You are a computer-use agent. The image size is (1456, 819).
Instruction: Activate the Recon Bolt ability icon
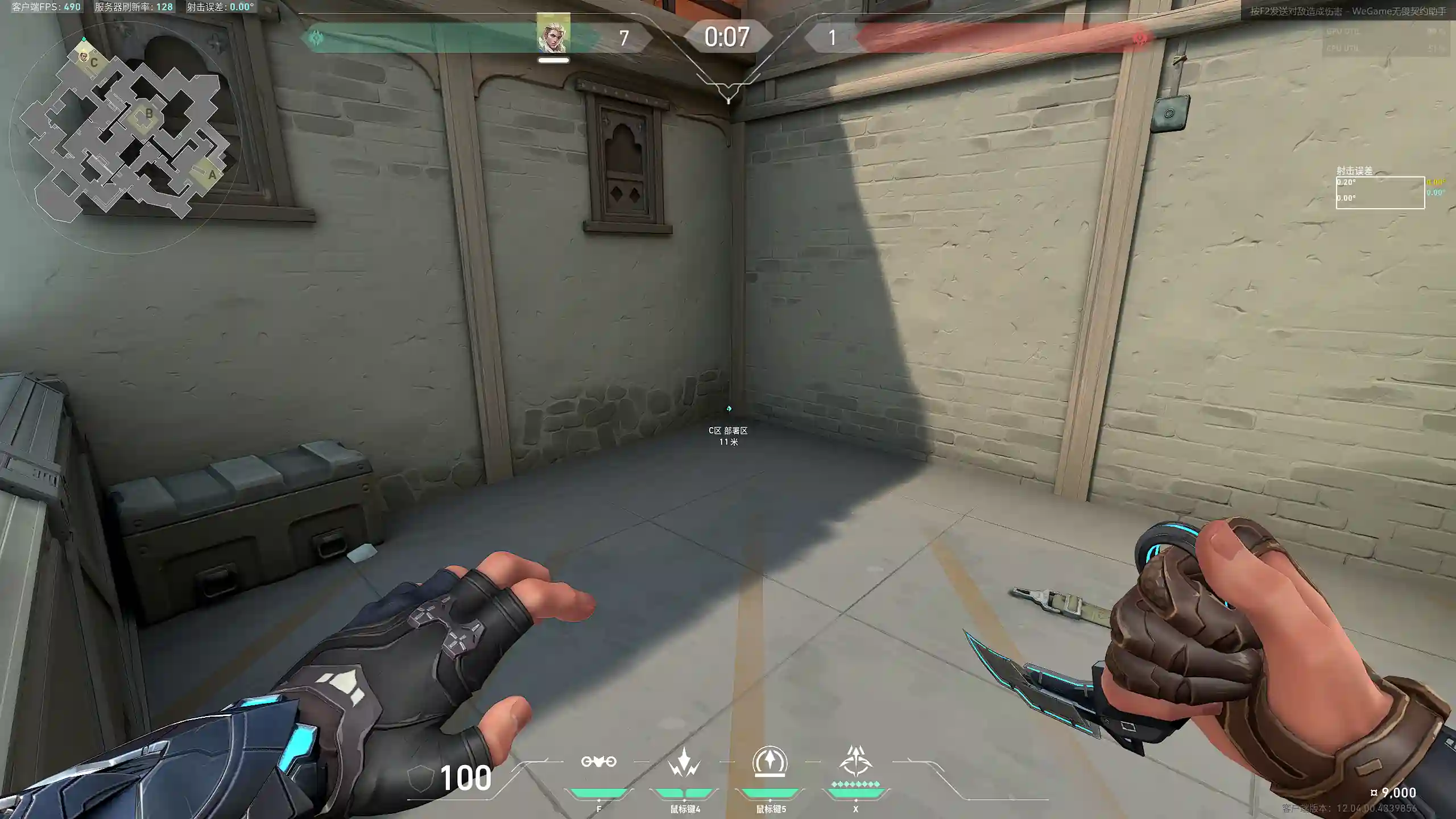pos(770,762)
